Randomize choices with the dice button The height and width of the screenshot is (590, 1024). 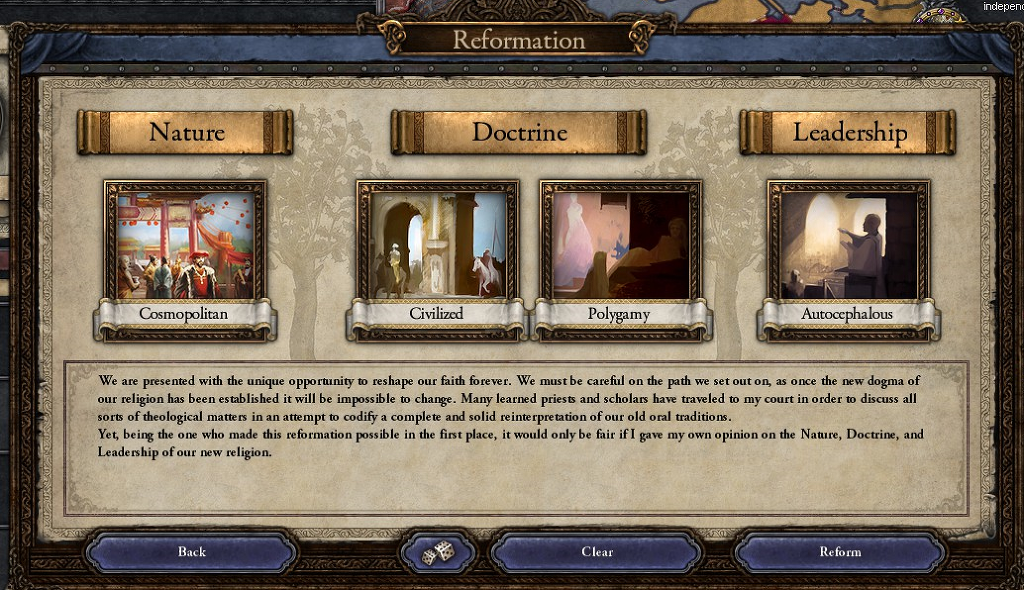coord(437,552)
